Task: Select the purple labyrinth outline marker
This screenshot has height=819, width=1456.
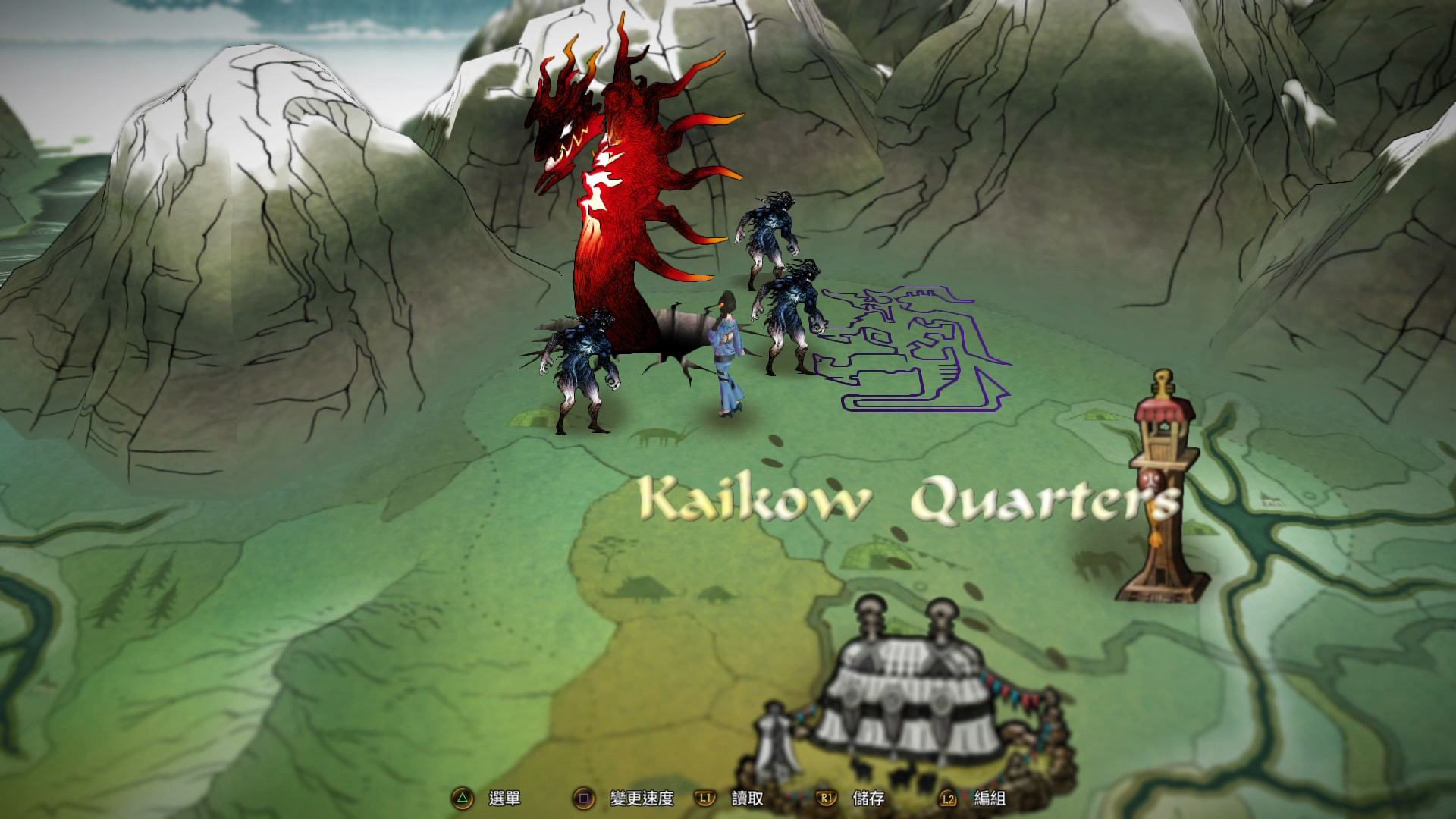Action: (914, 349)
